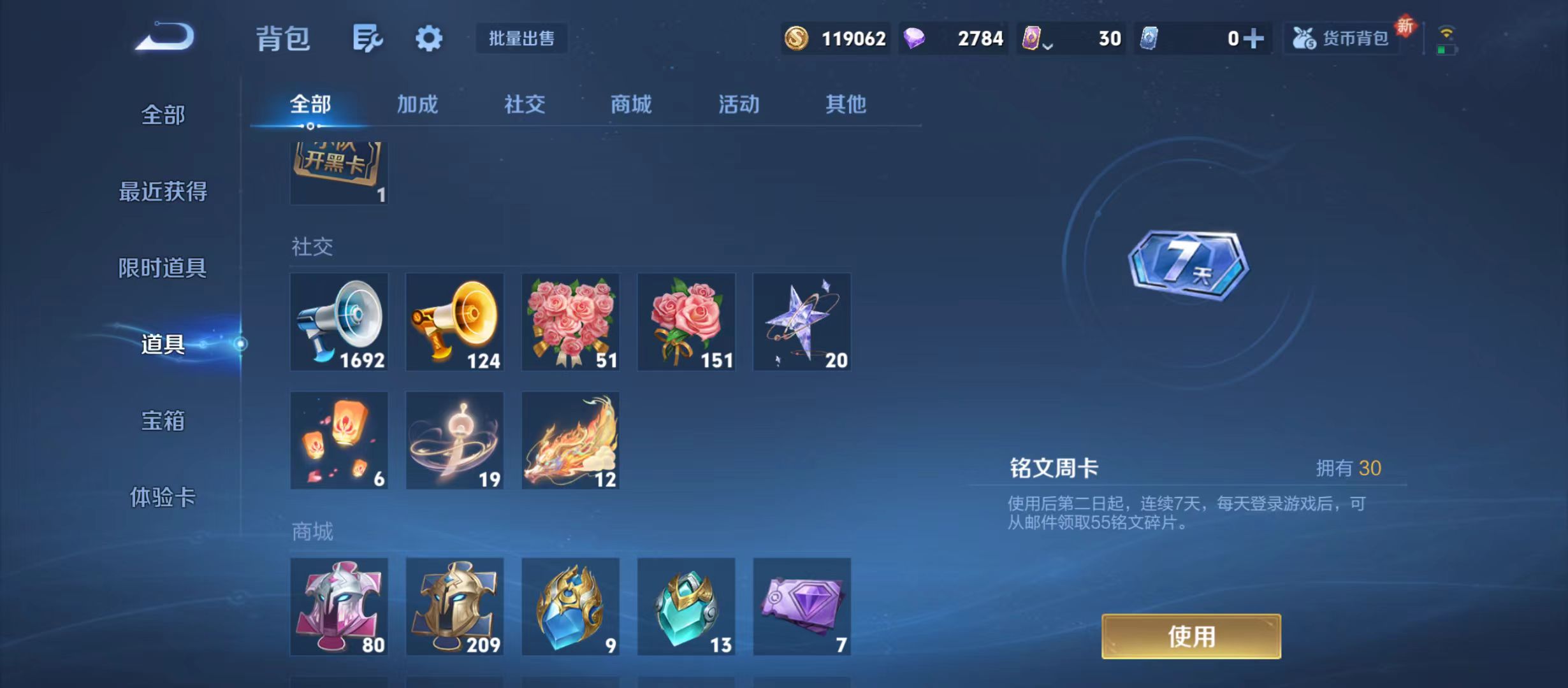Image resolution: width=1568 pixels, height=688 pixels.
Task: Click the 批量出售 bulk sell button
Action: tap(521, 39)
